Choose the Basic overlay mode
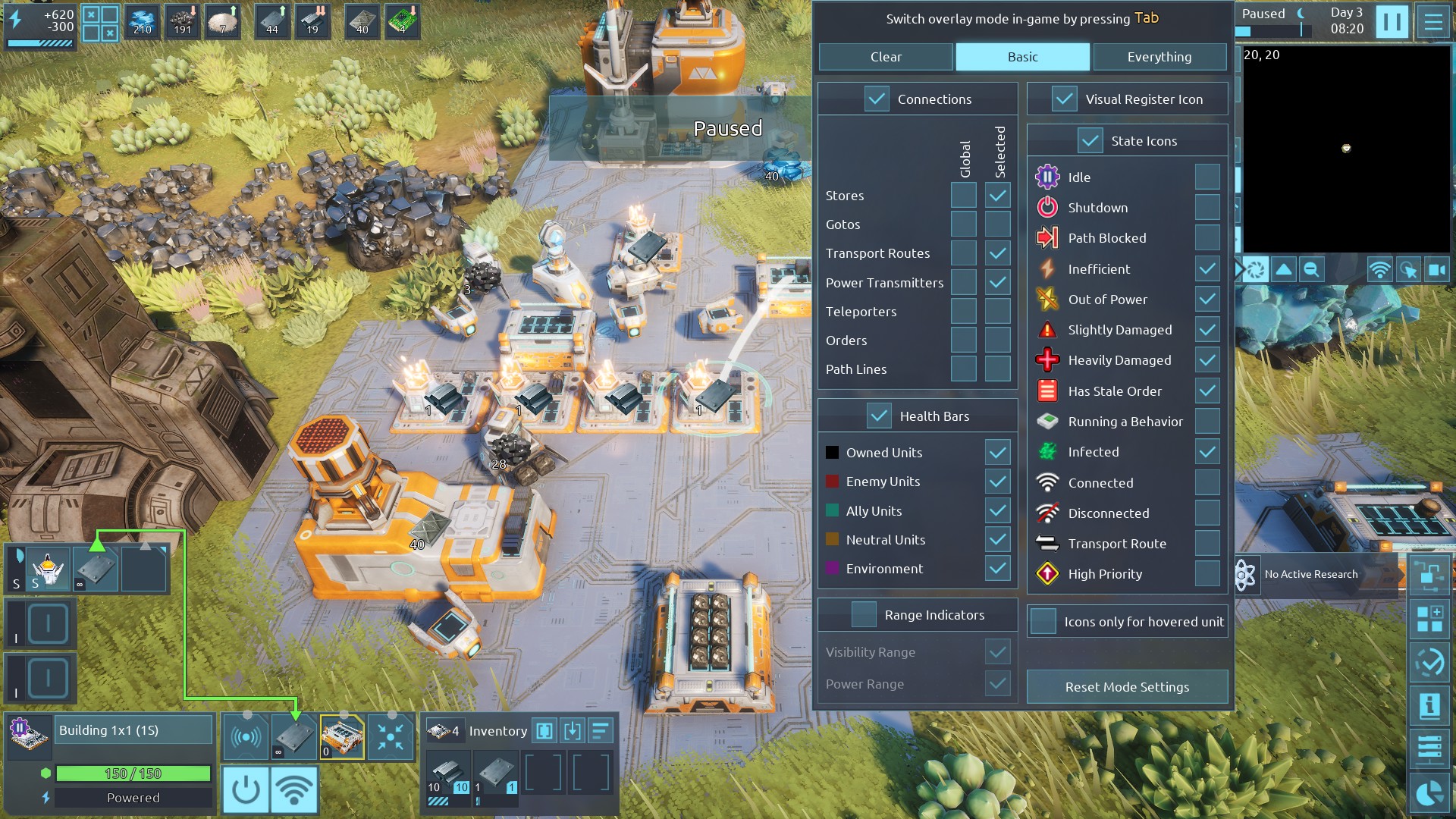 (x=1022, y=57)
